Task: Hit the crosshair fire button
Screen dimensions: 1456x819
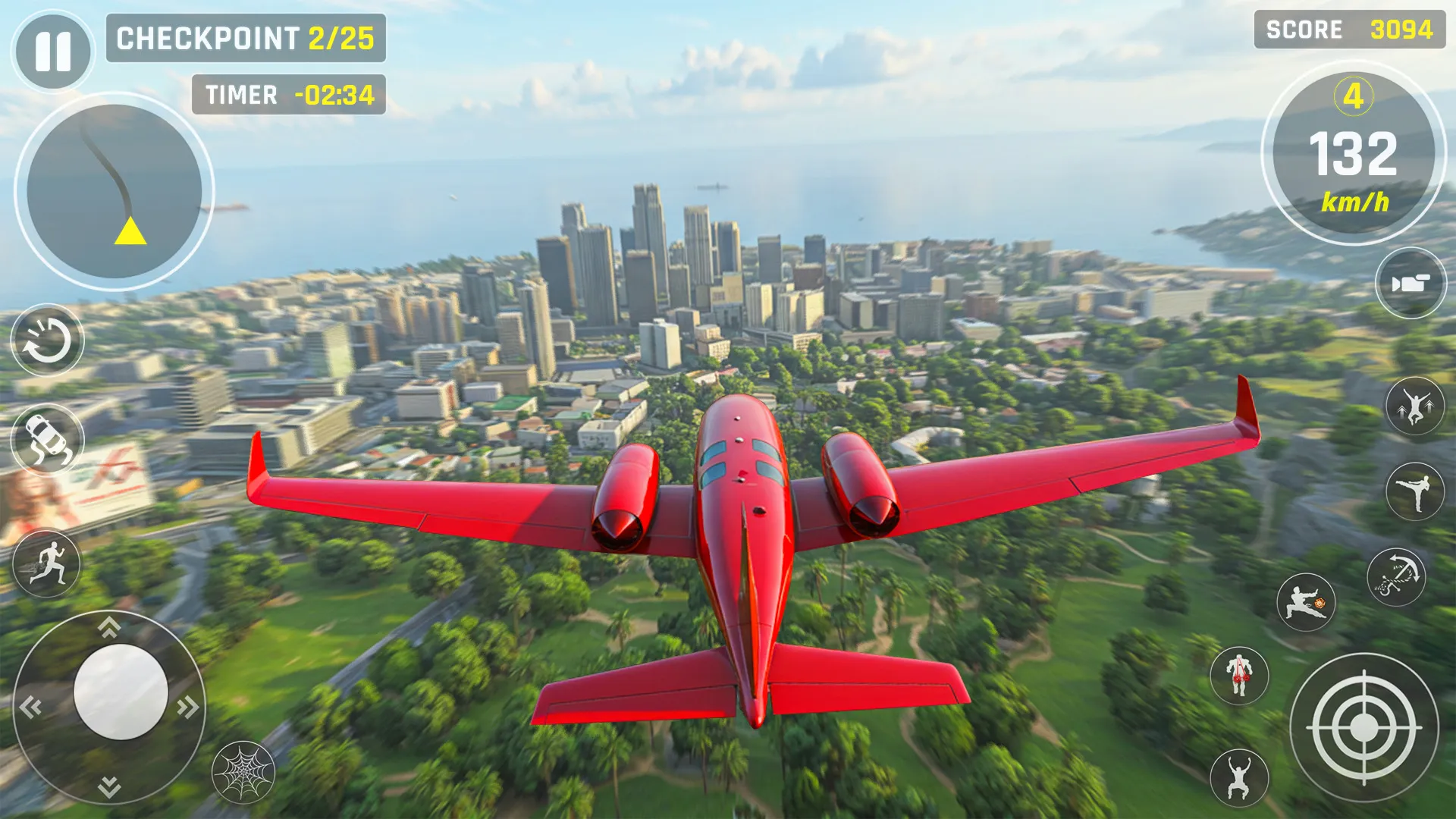Action: (1363, 728)
